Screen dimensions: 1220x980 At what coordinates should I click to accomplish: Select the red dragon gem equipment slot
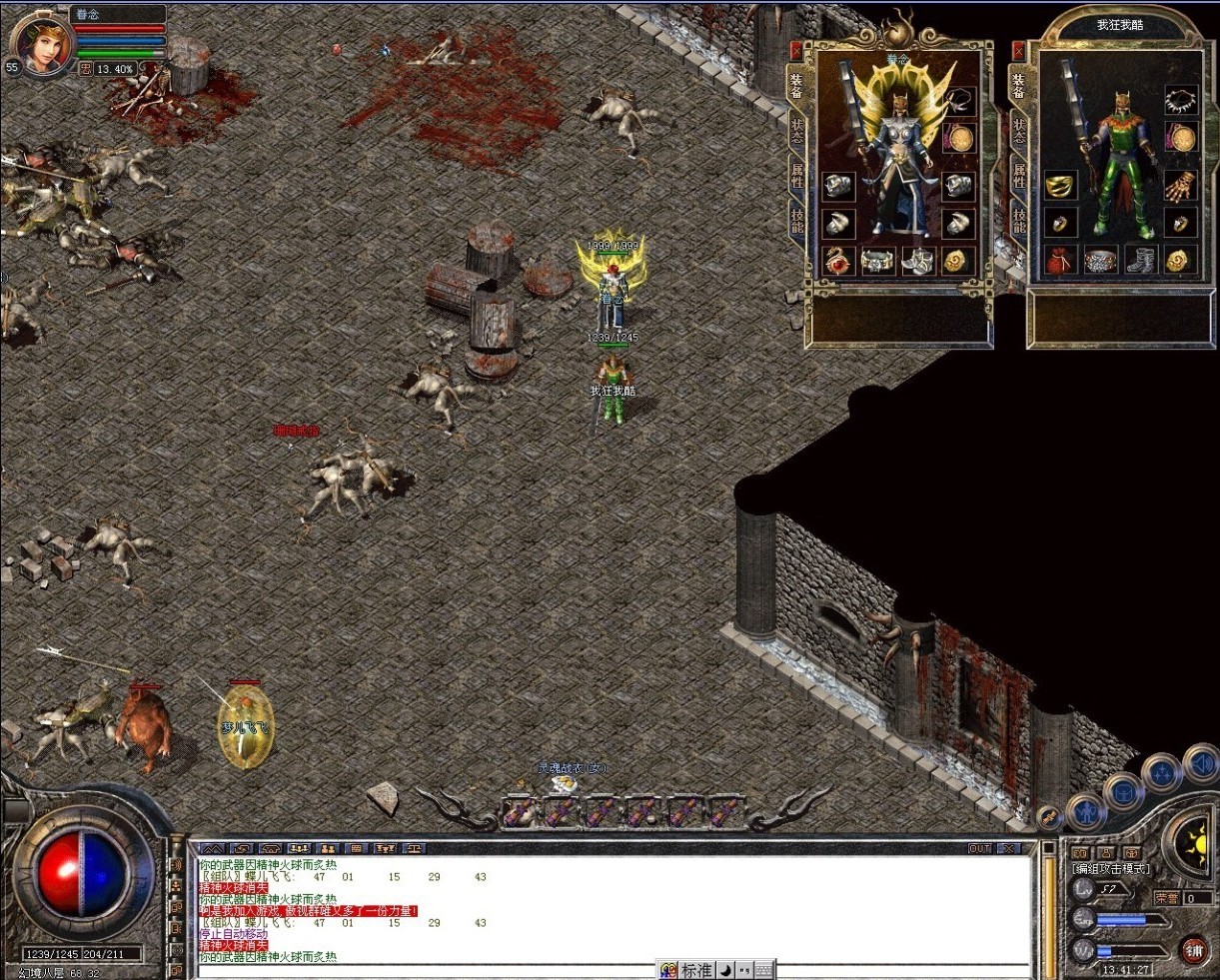pyautogui.click(x=837, y=261)
